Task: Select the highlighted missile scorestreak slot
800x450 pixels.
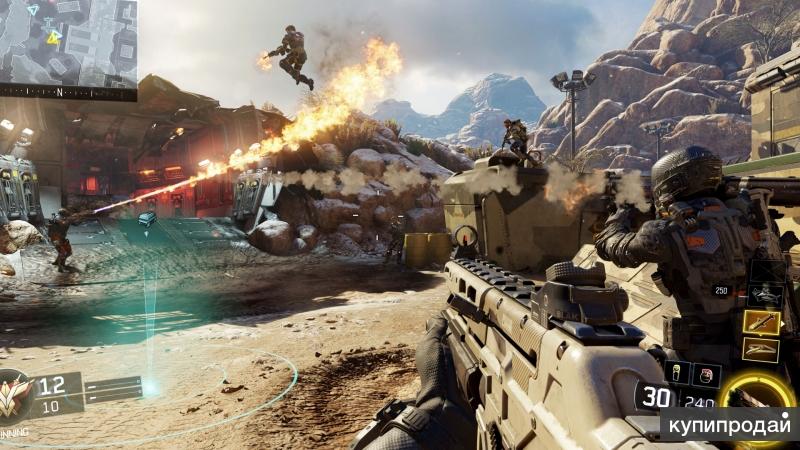Action: point(761,321)
